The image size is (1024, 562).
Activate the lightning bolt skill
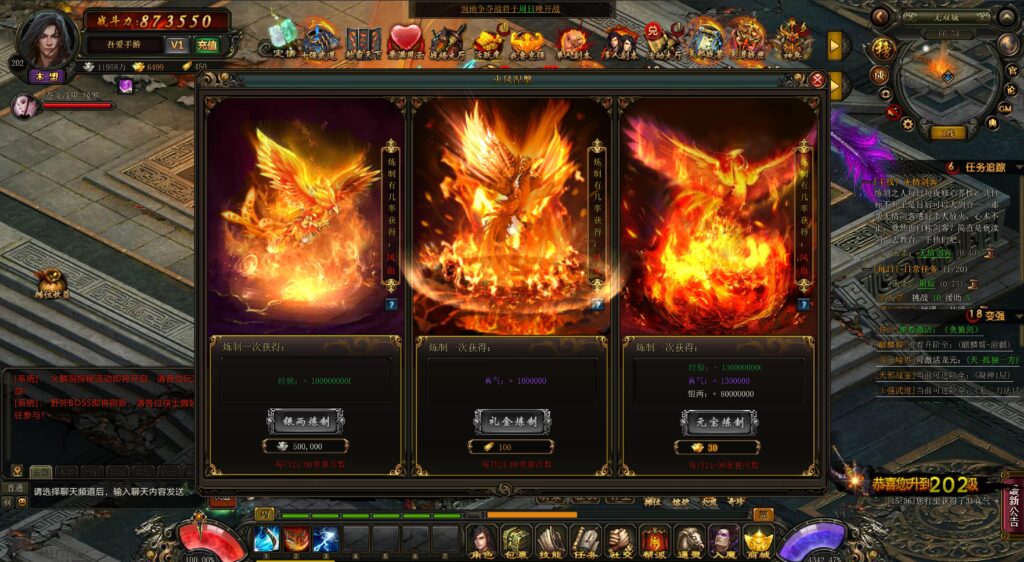click(326, 539)
